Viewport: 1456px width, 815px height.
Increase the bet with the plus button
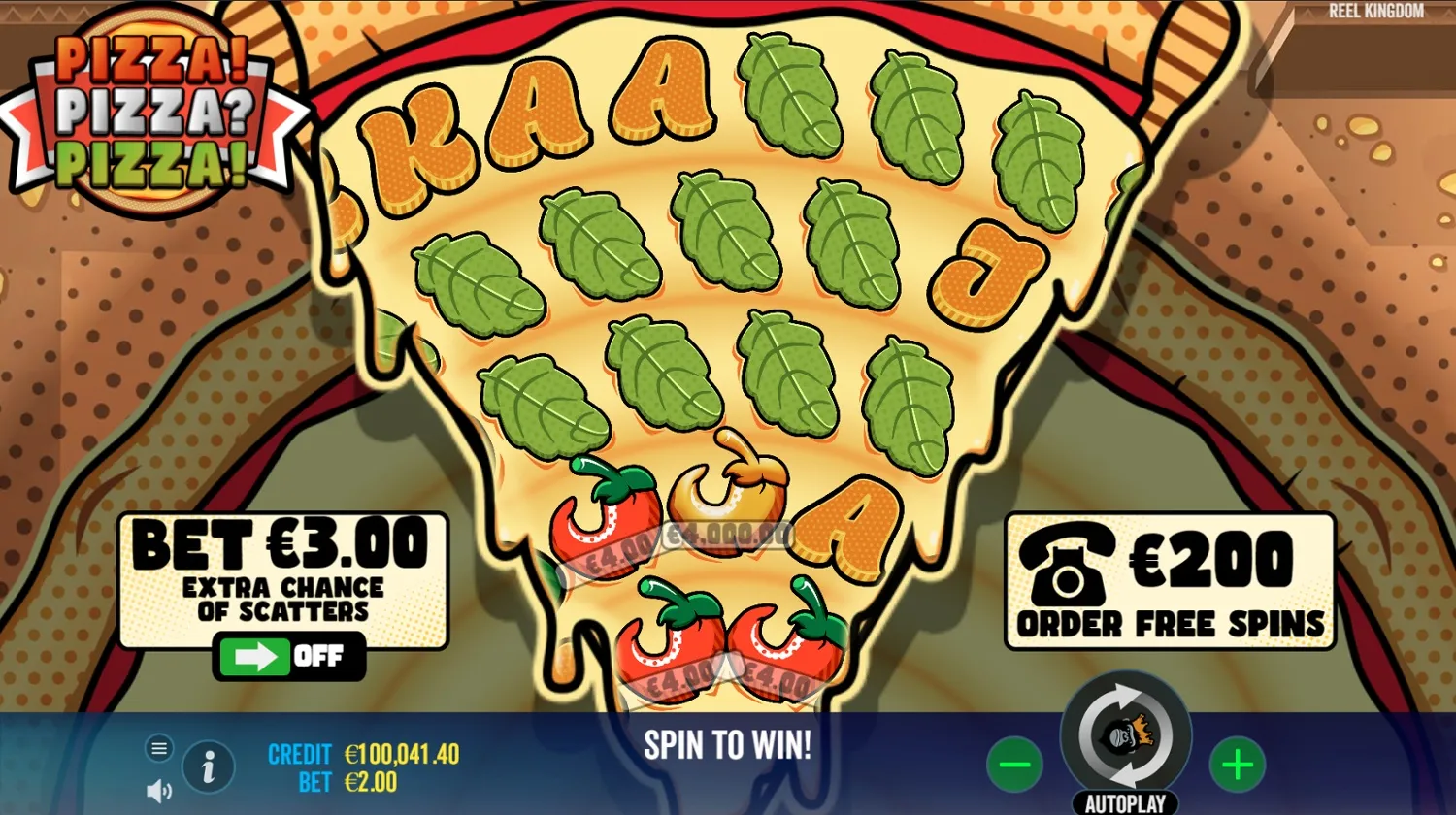point(1236,764)
